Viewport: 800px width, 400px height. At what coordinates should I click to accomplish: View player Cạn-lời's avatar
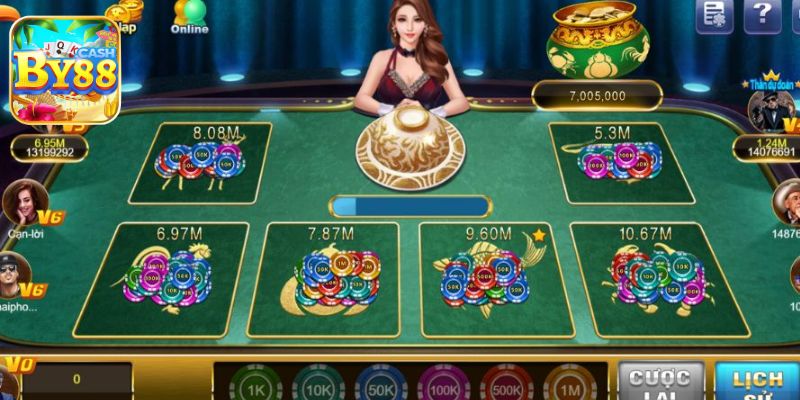pyautogui.click(x=22, y=202)
